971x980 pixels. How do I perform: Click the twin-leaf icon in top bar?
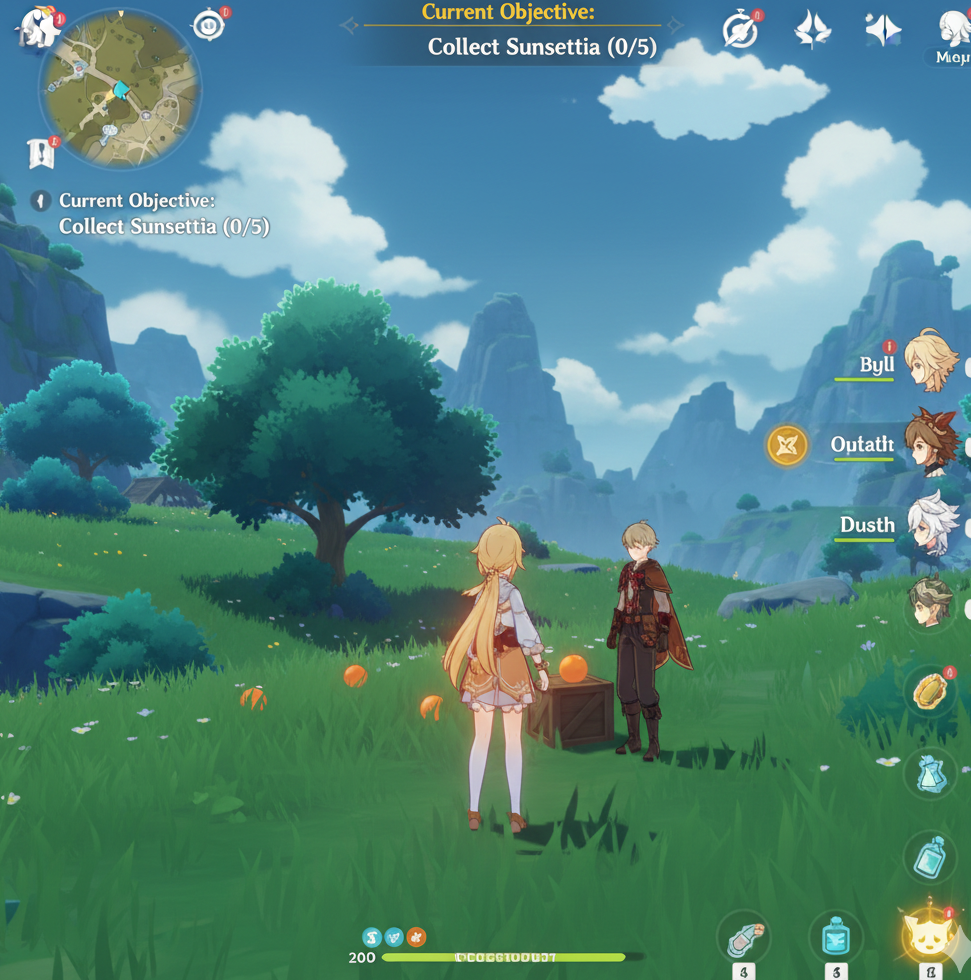tap(812, 30)
